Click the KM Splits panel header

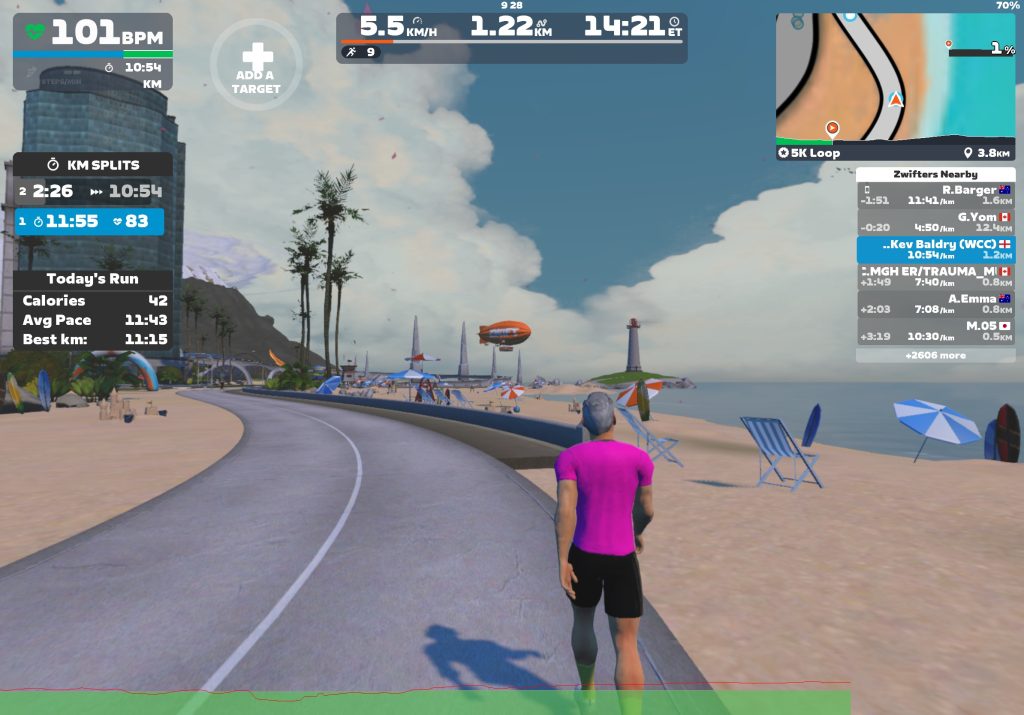[x=93, y=164]
